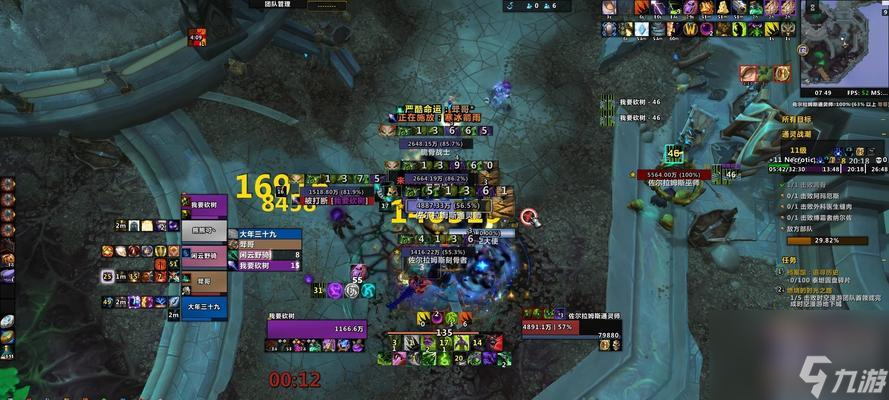Viewport: 889px width, 400px height.
Task: Select the purple 我要砍树 party frame
Action: pyautogui.click(x=208, y=204)
